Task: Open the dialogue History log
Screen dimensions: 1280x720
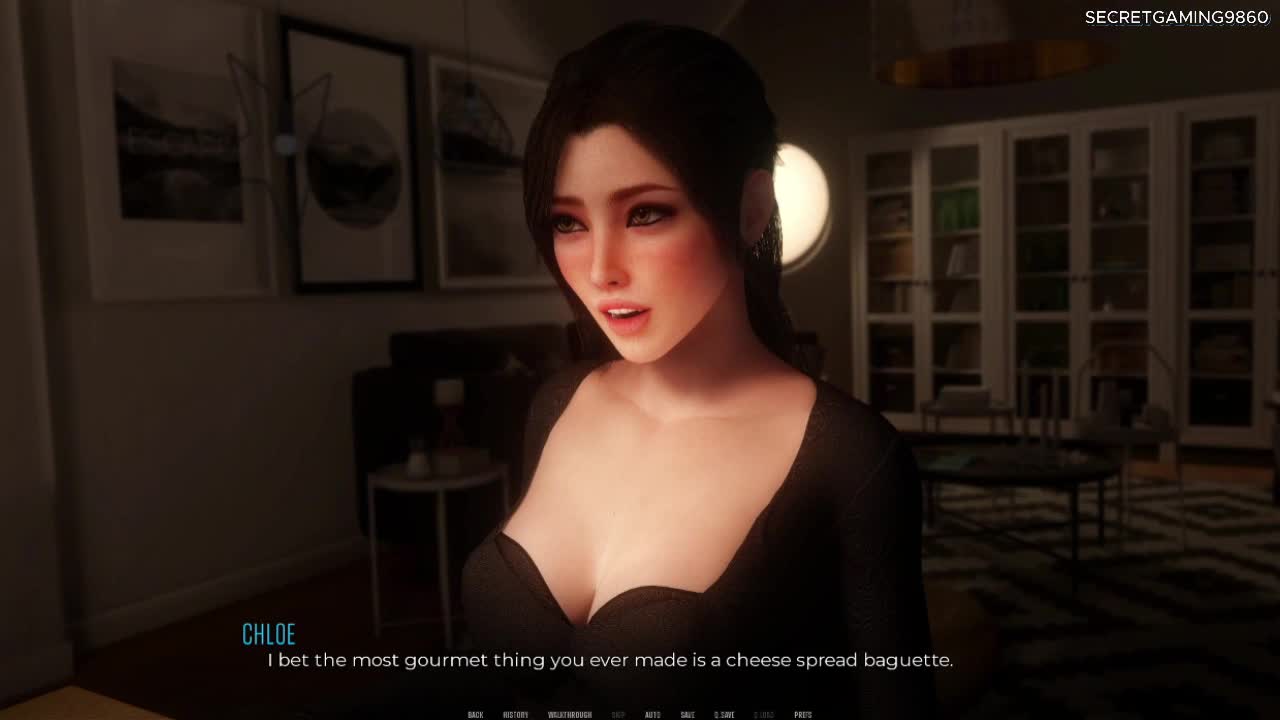Action: coord(515,715)
